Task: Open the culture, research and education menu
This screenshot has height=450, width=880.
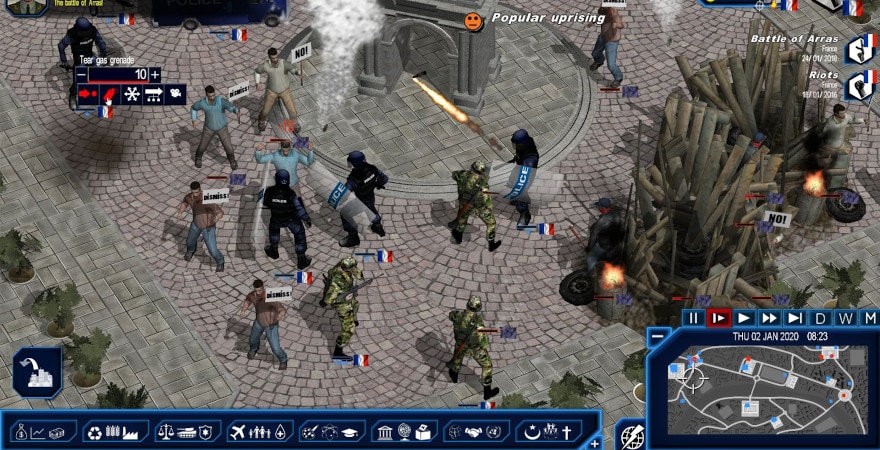Action: 331,432
